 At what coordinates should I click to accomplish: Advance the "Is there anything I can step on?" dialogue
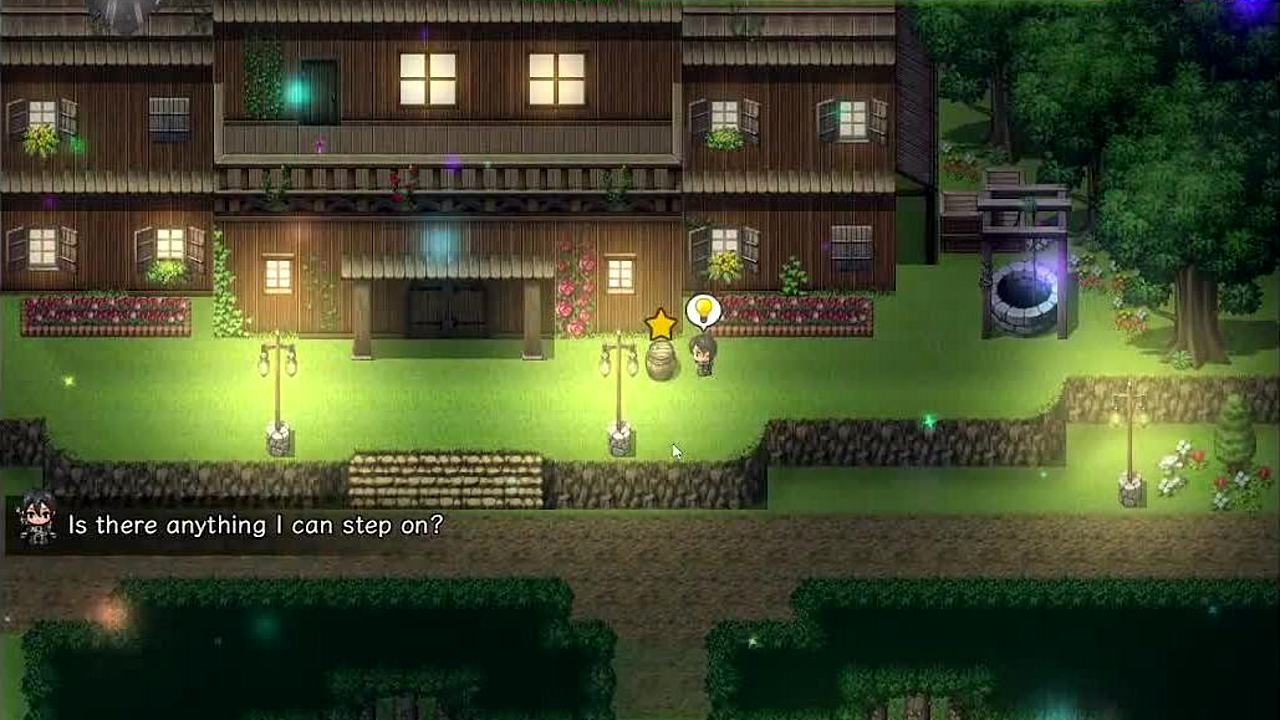(255, 525)
